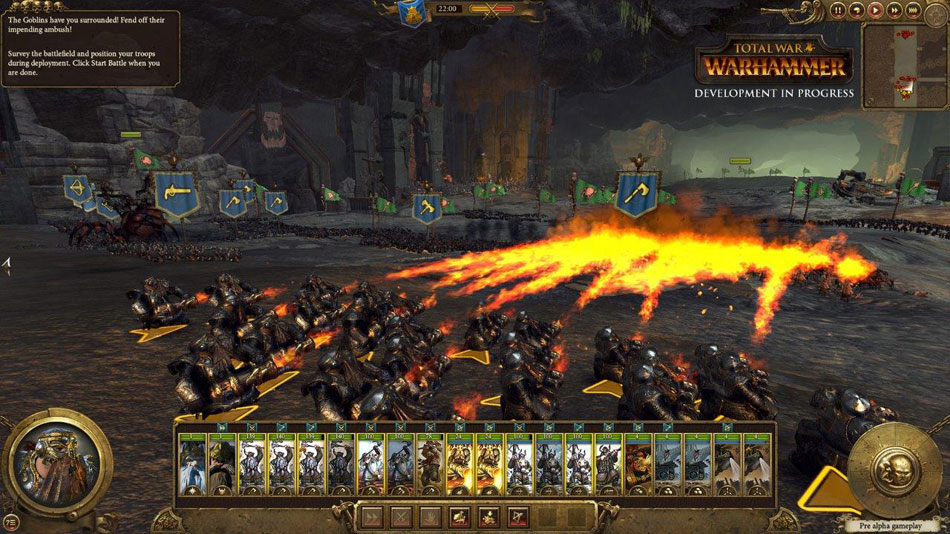Screen dimensions: 950x534
Task: Toggle the double-chevron run order button
Action: point(372,517)
